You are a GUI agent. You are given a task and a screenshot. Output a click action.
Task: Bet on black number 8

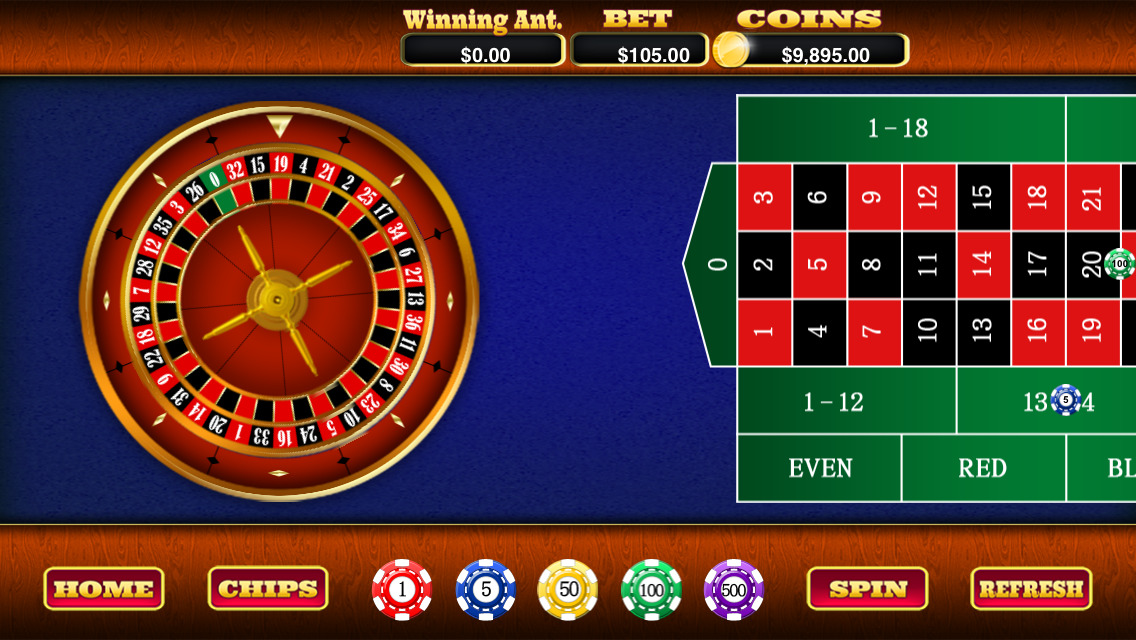point(874,265)
